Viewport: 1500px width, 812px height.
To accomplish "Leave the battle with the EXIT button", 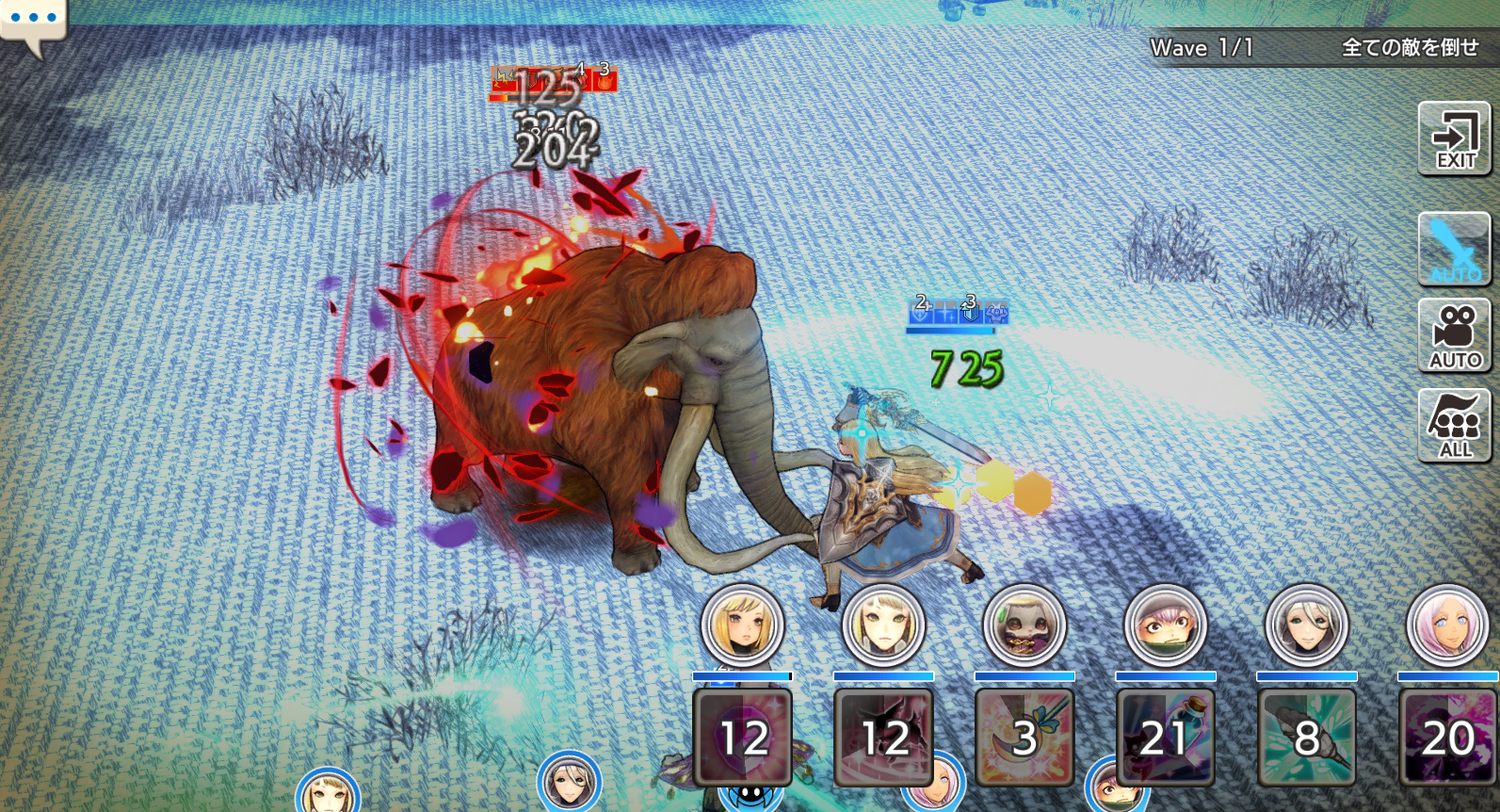I will (x=1454, y=139).
